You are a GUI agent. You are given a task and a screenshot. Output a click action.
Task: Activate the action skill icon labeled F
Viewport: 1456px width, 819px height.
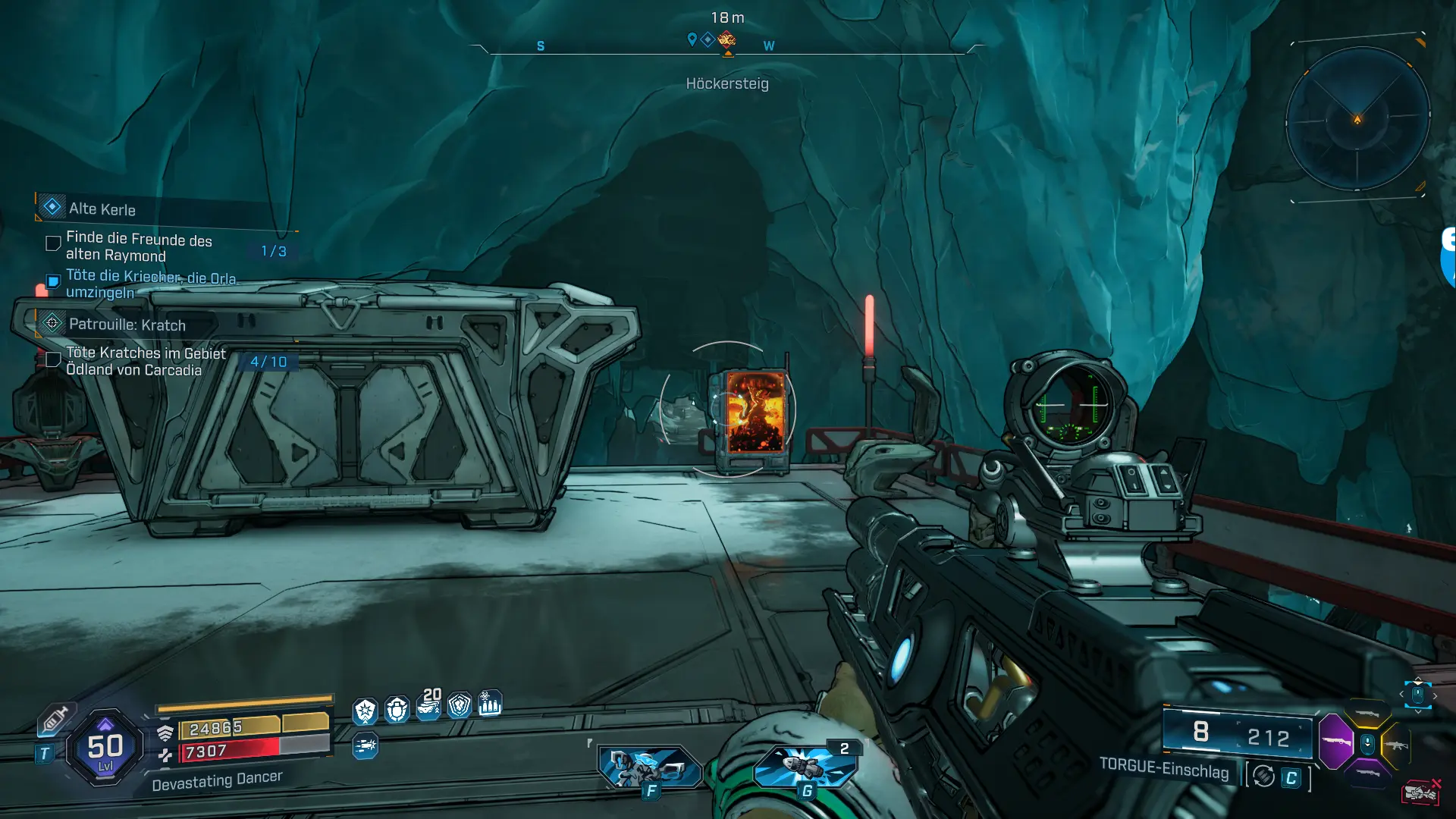tap(649, 767)
